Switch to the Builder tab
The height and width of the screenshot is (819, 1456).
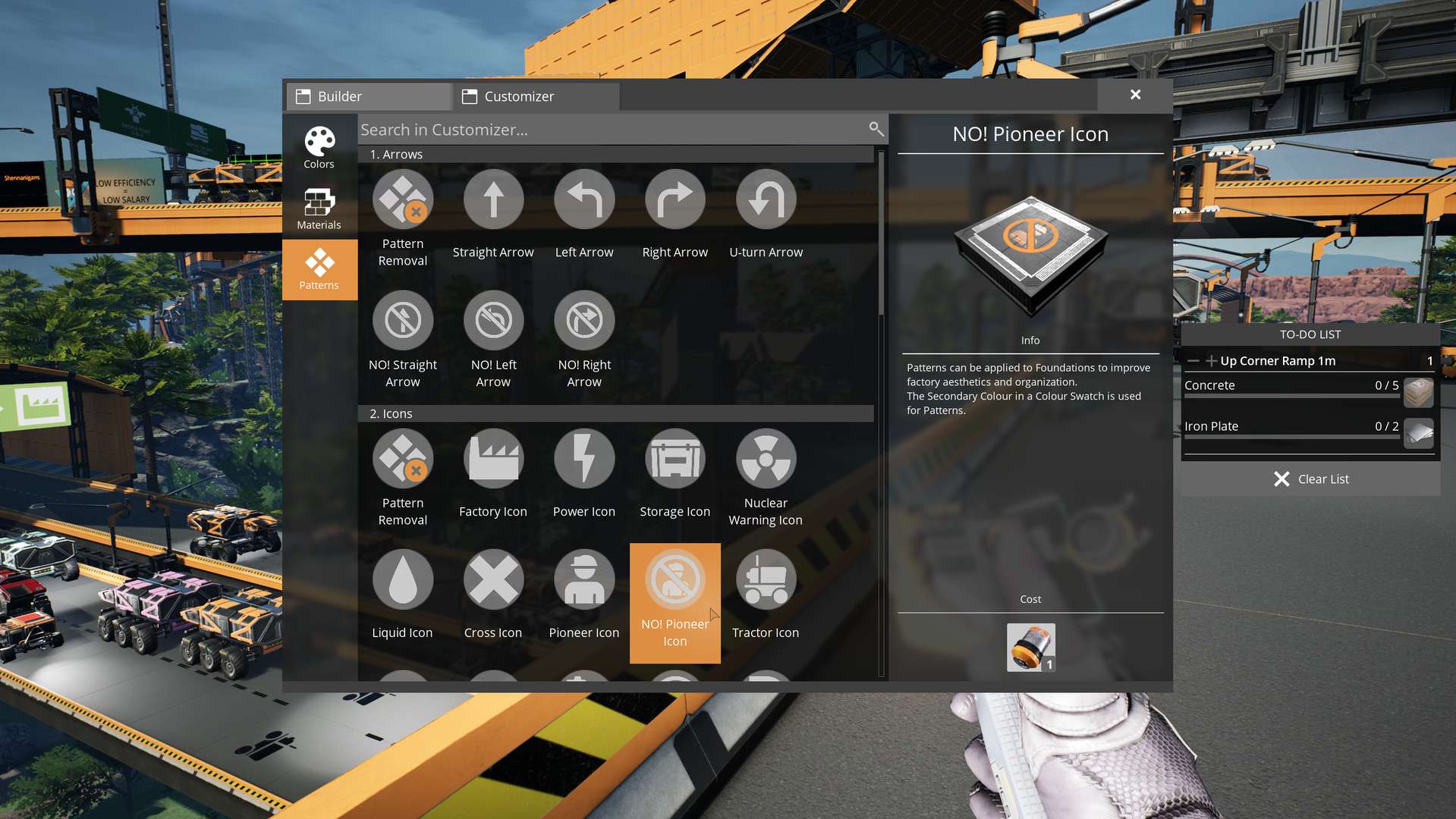click(x=370, y=96)
